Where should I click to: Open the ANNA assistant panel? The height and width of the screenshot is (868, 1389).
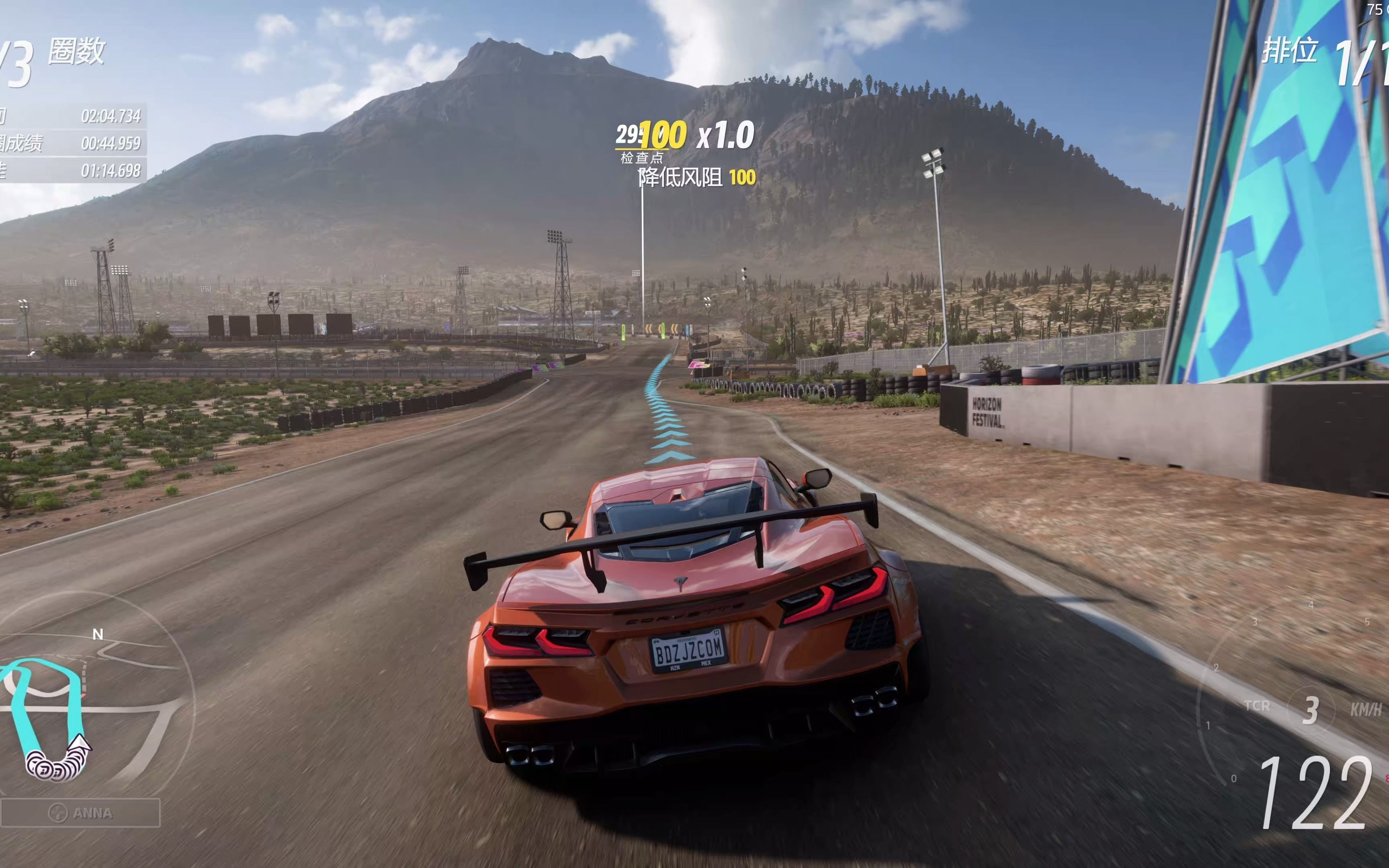(80, 813)
